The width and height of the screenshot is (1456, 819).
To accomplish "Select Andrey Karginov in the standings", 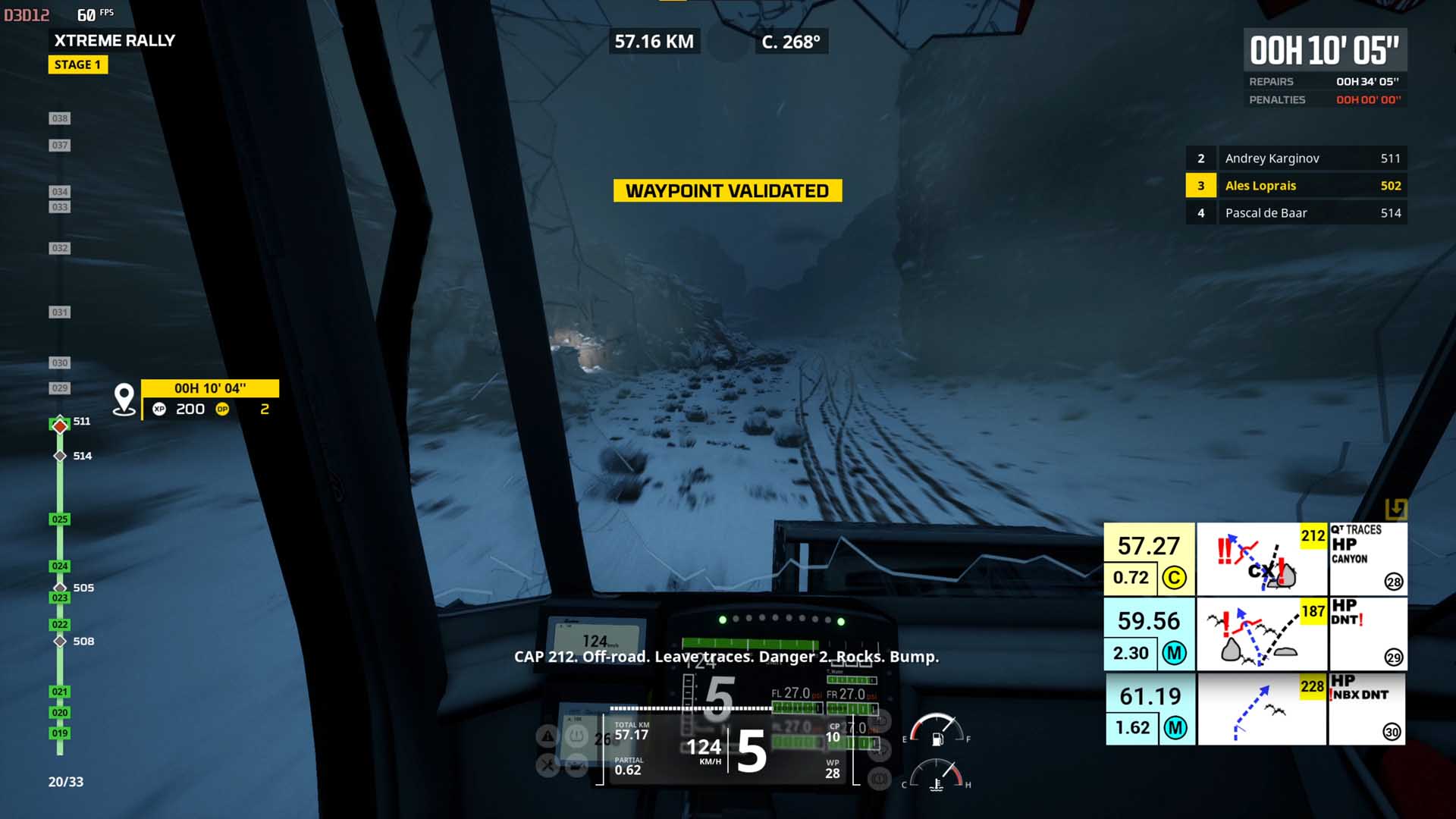I will click(1296, 158).
